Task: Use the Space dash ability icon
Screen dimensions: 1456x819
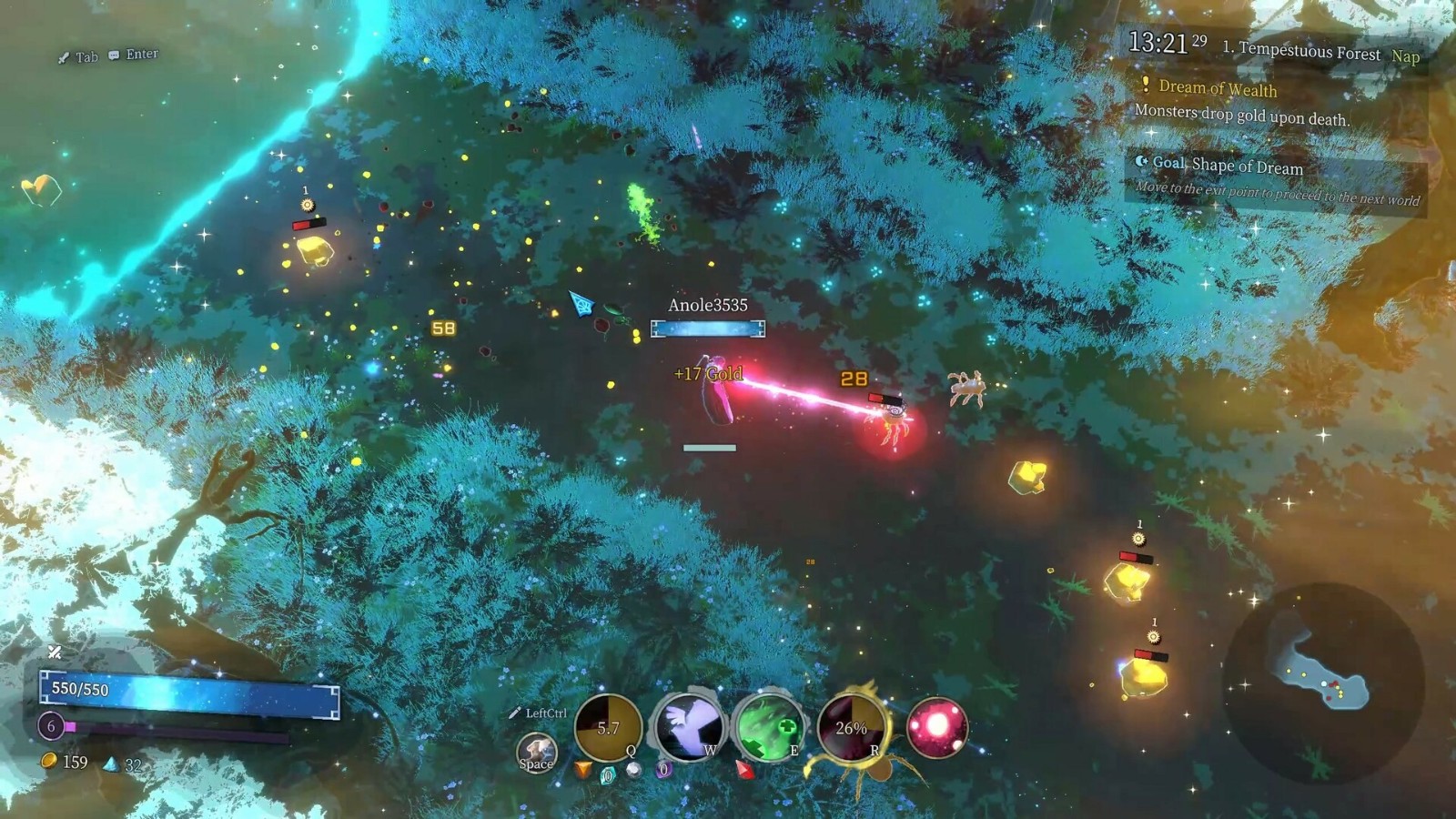Action: point(536,753)
